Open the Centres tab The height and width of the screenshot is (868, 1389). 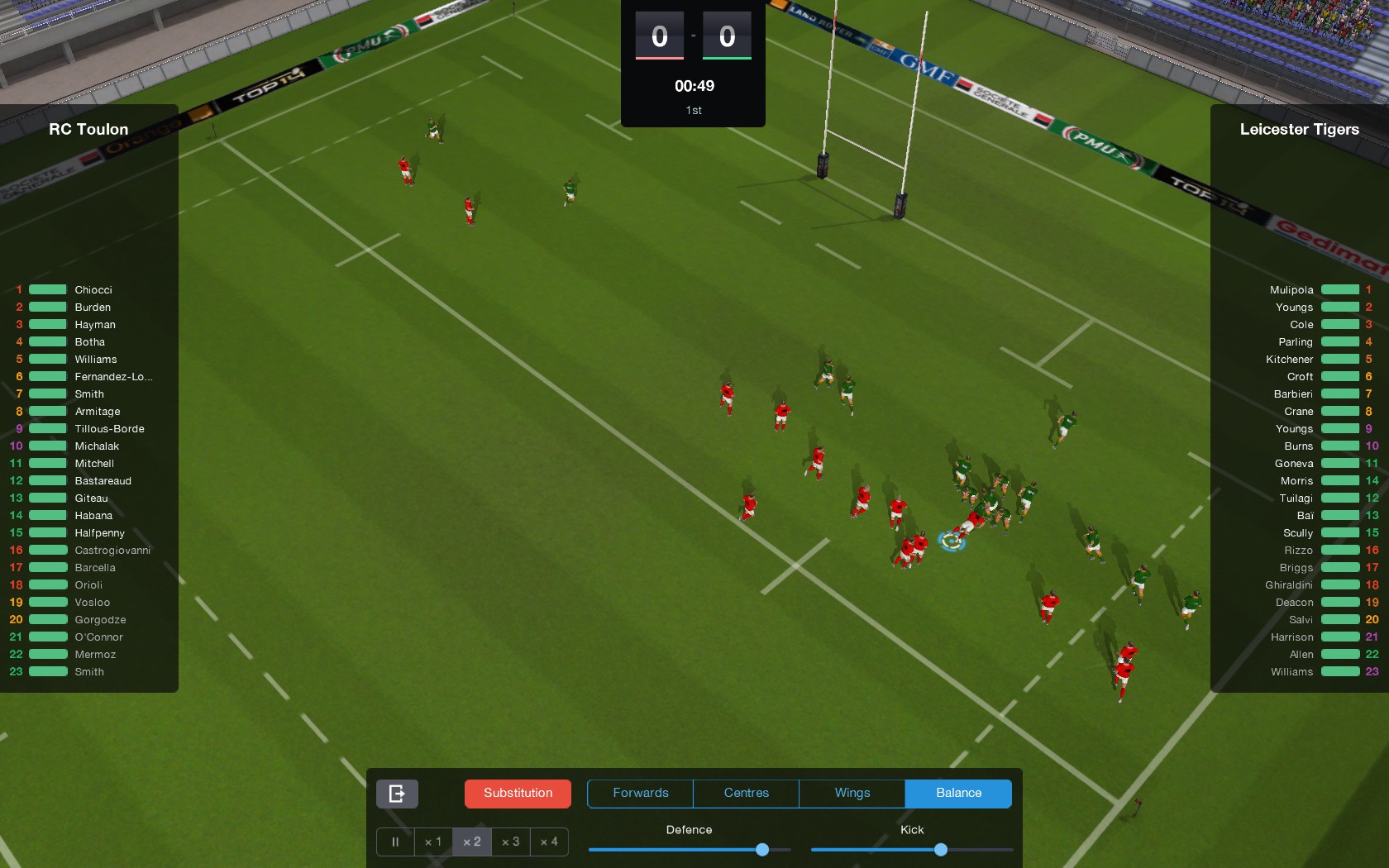[x=745, y=793]
